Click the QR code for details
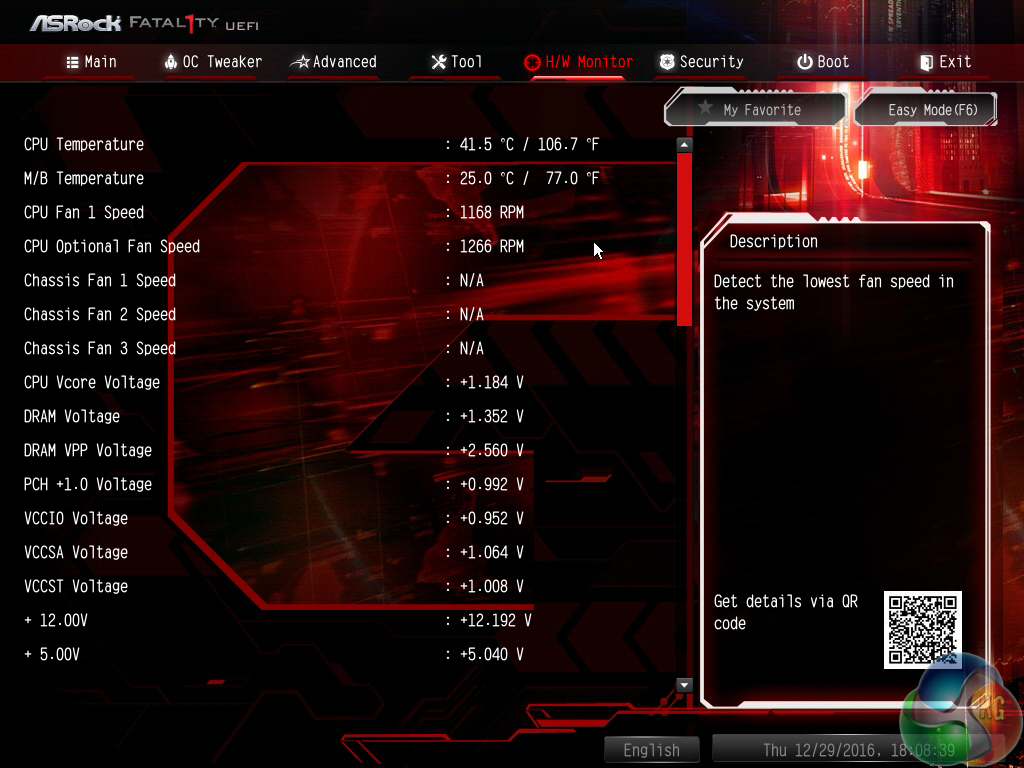1024x768 pixels. tap(922, 629)
